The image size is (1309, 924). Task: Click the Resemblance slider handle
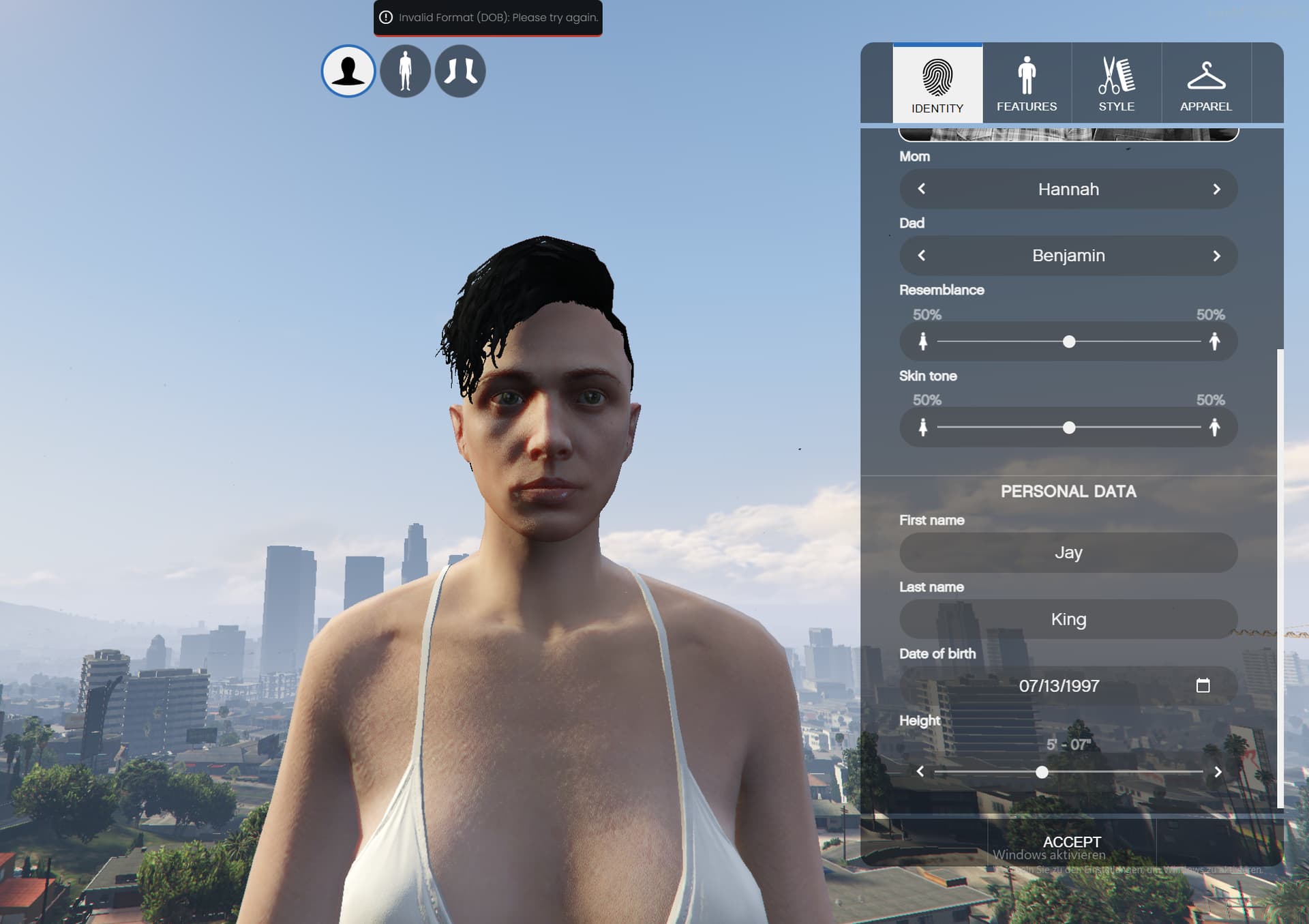(x=1069, y=342)
